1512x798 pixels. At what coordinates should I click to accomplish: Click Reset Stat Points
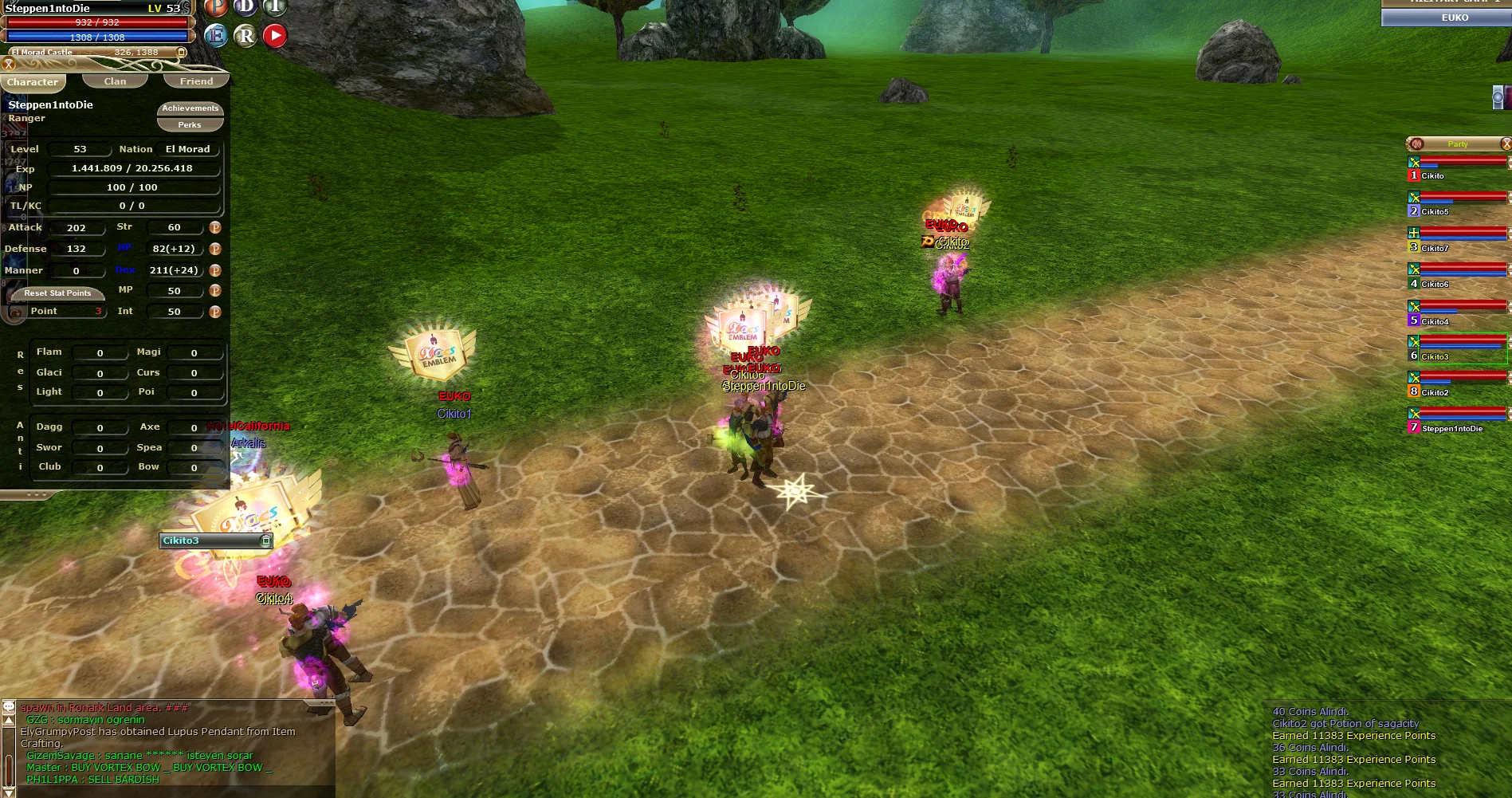pos(57,293)
